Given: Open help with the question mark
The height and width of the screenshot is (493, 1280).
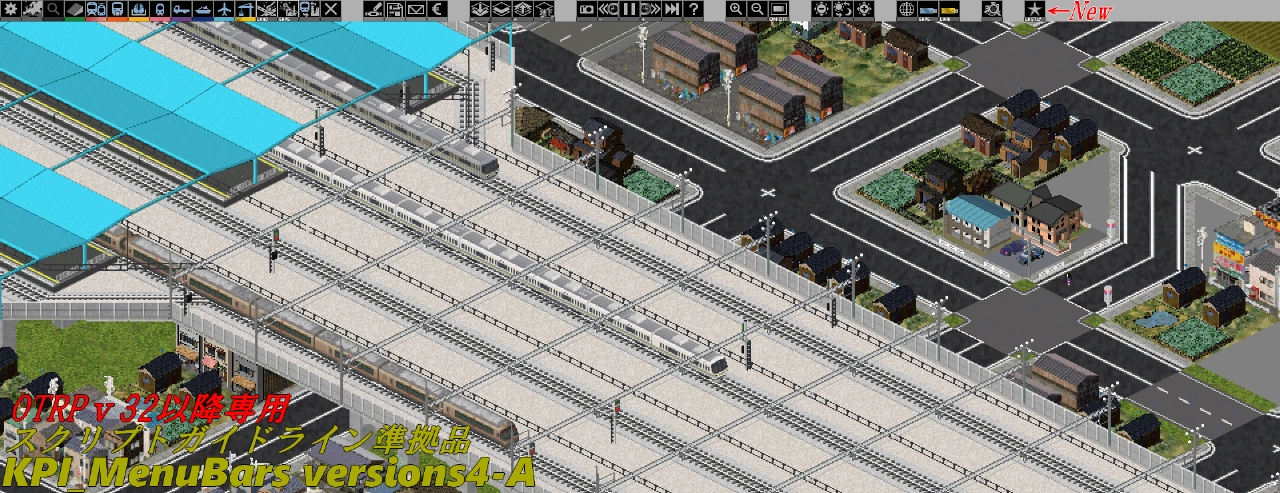Looking at the screenshot, I should click(692, 9).
